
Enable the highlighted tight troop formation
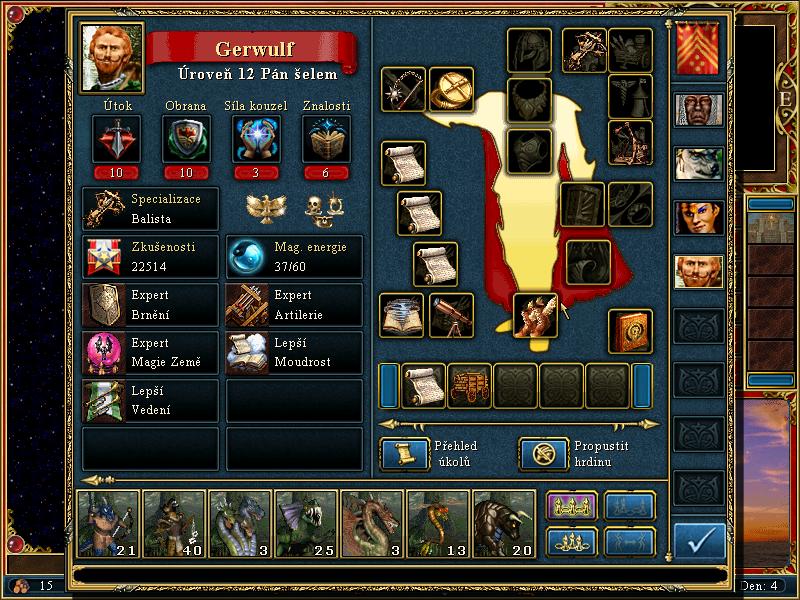pos(572,507)
